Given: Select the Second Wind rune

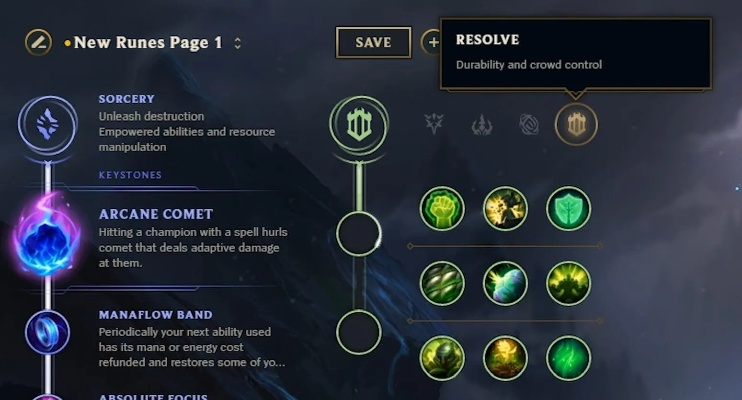Looking at the screenshot, I should point(505,283).
